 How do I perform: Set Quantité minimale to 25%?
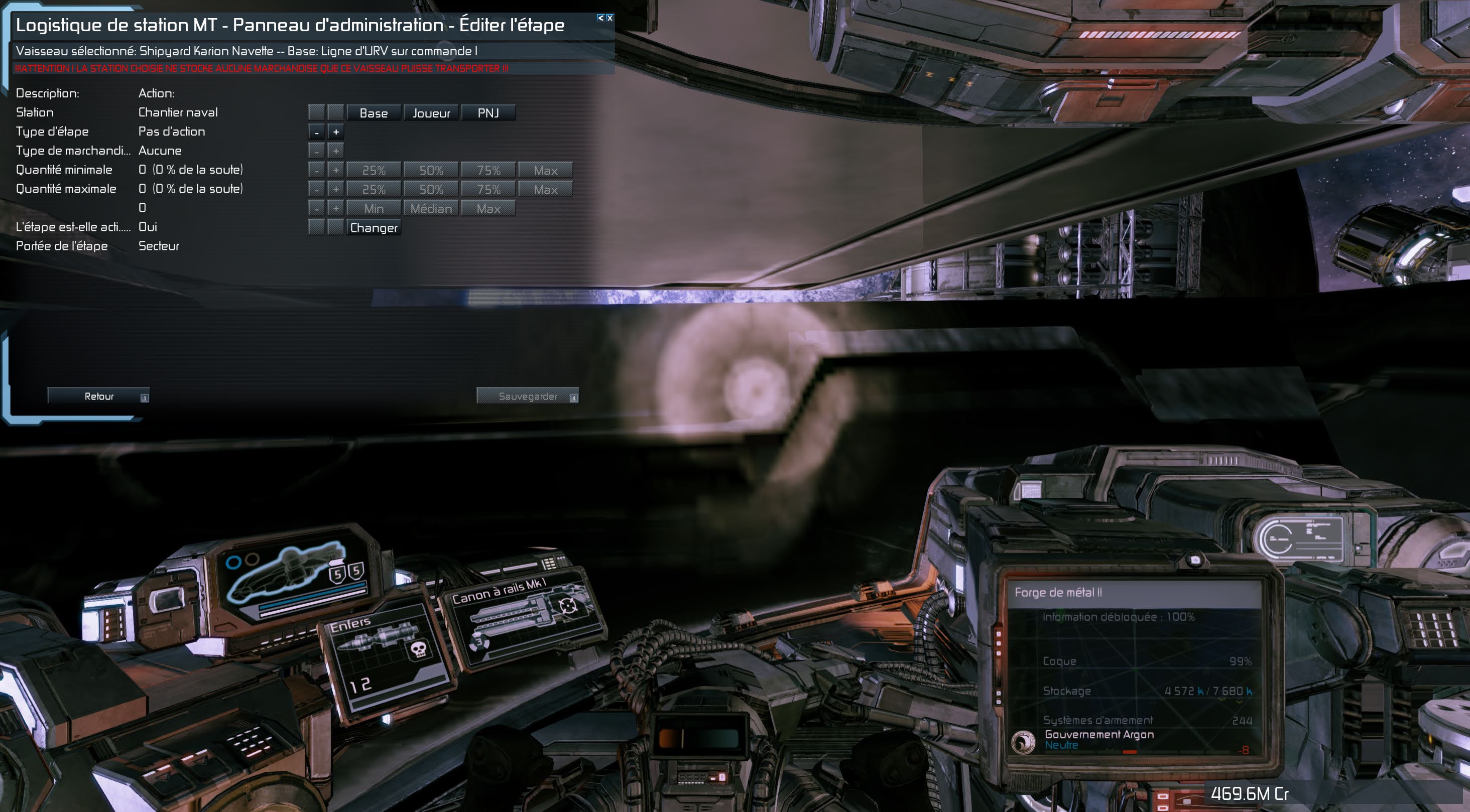pos(373,170)
